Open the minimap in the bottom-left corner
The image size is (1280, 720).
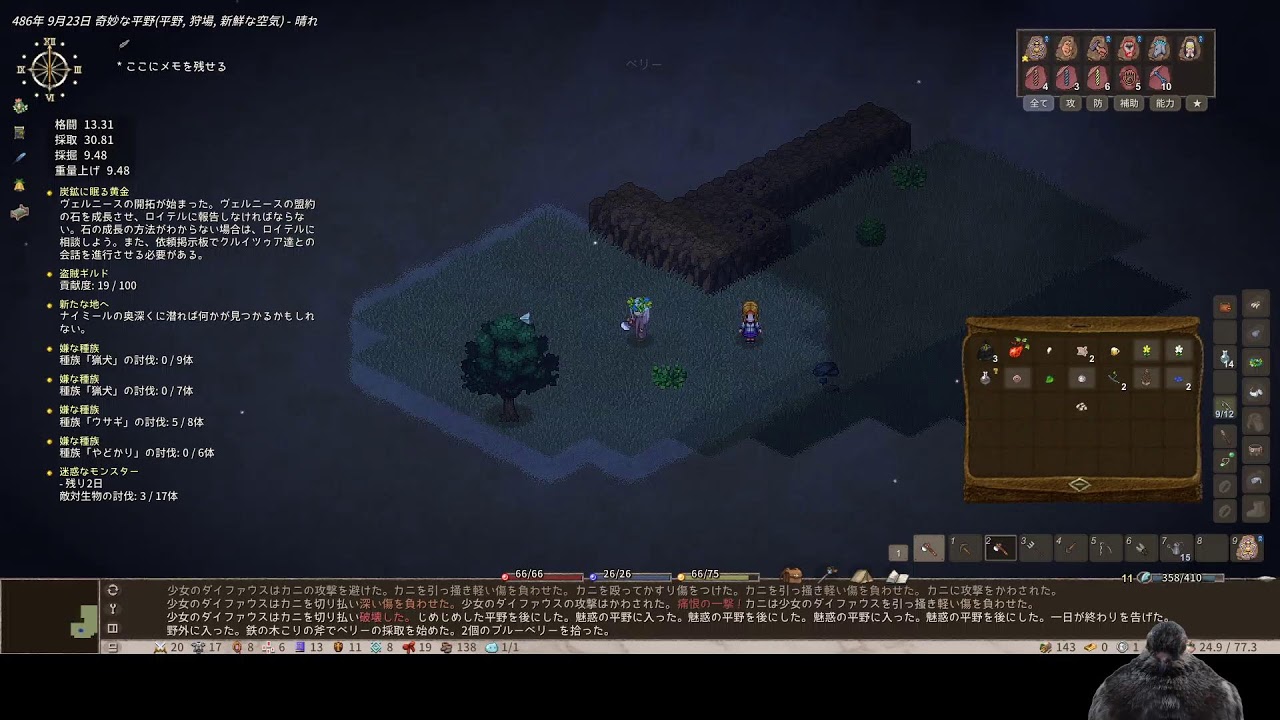pos(50,616)
